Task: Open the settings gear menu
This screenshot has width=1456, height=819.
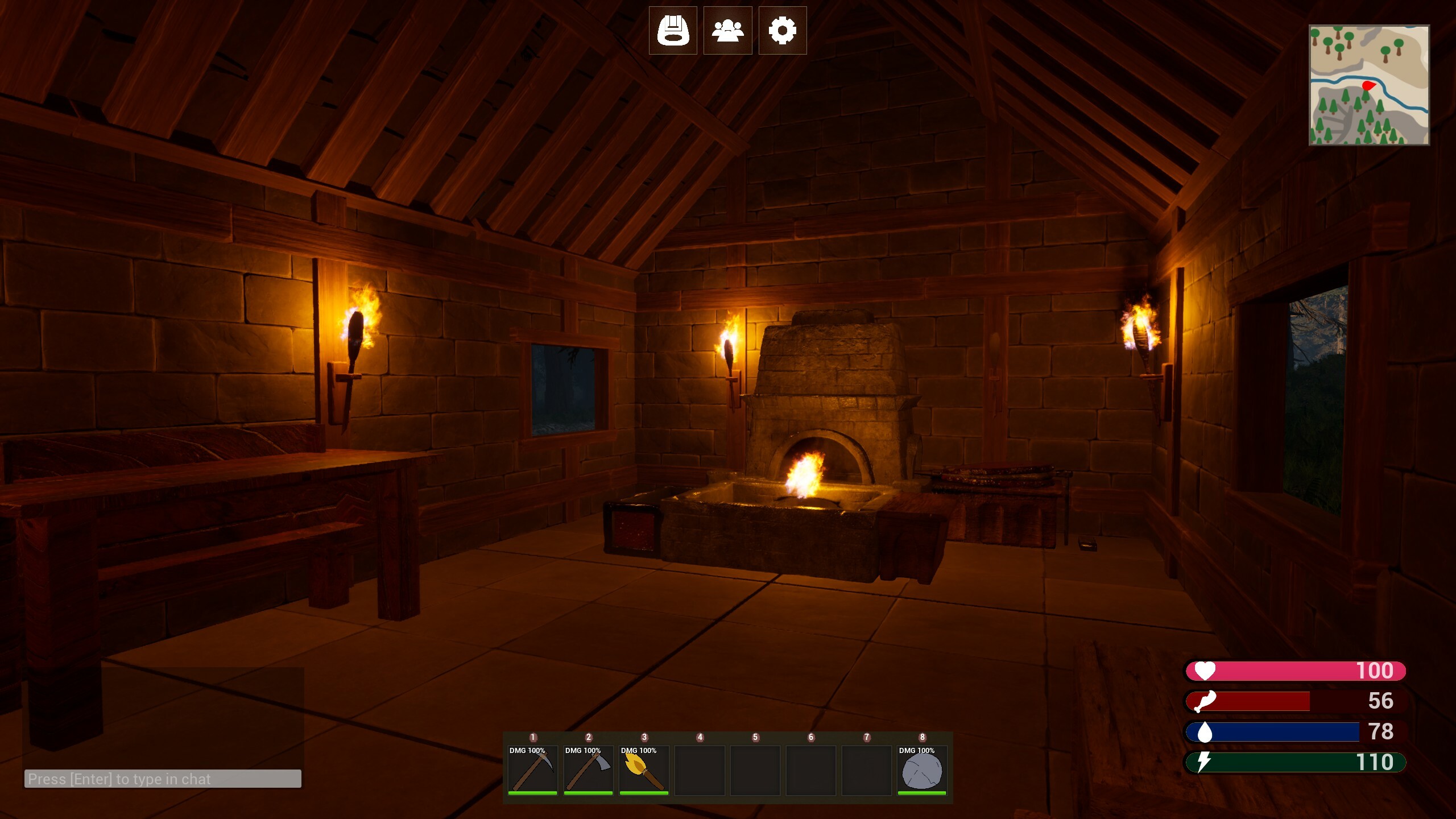Action: pos(783,31)
